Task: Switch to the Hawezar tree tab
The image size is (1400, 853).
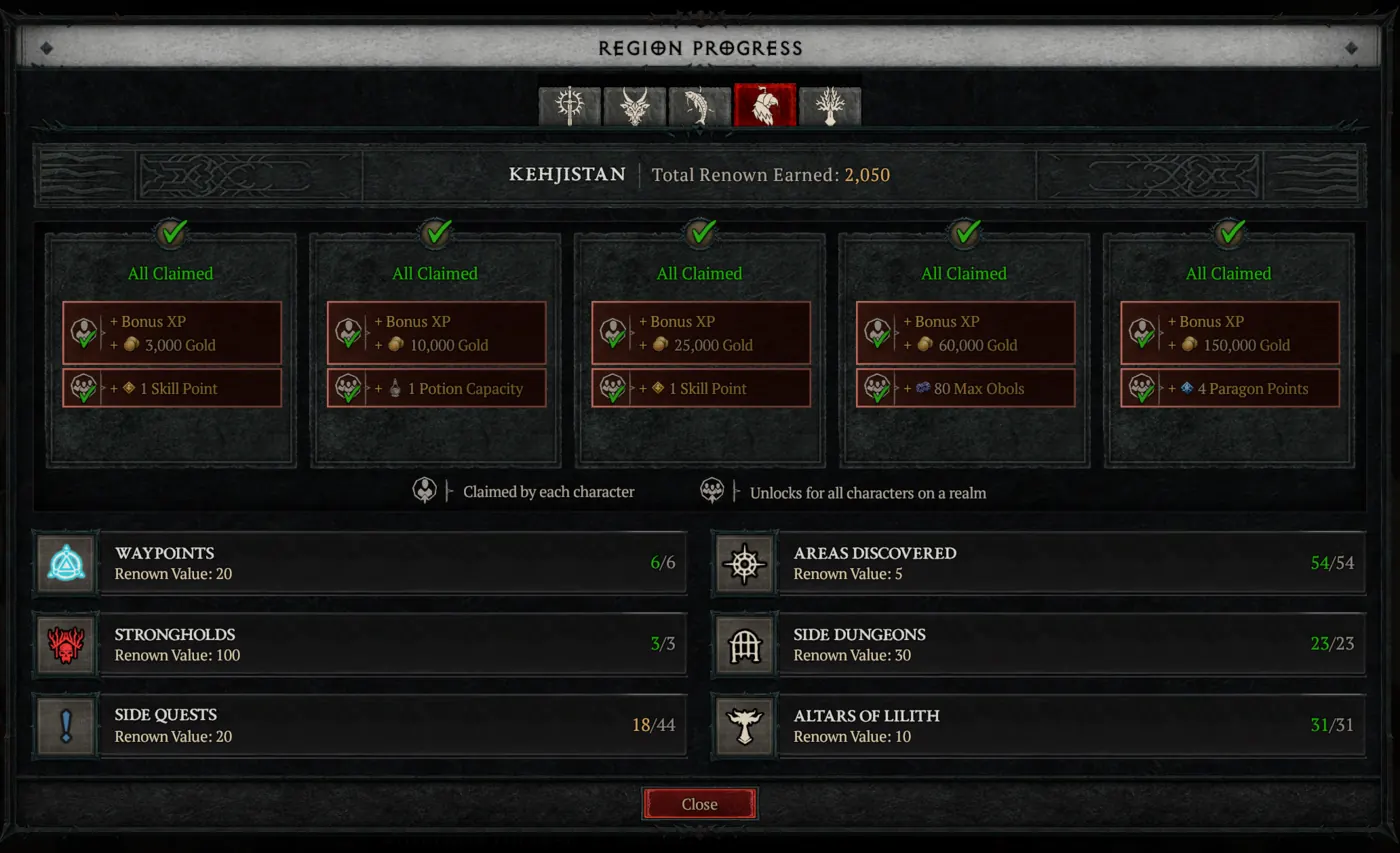Action: (828, 103)
